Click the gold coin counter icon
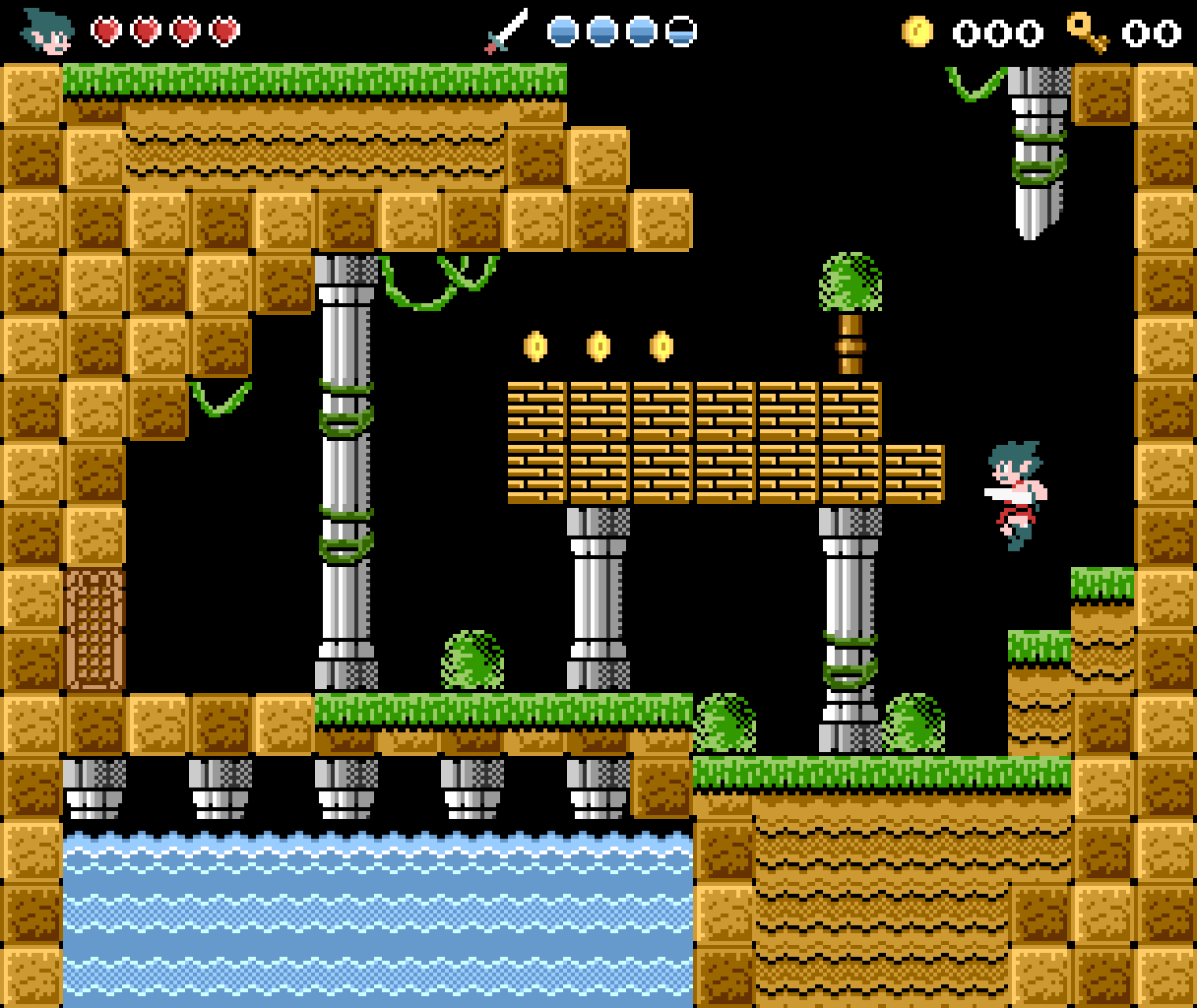This screenshot has height=1008, width=1197. point(916,31)
